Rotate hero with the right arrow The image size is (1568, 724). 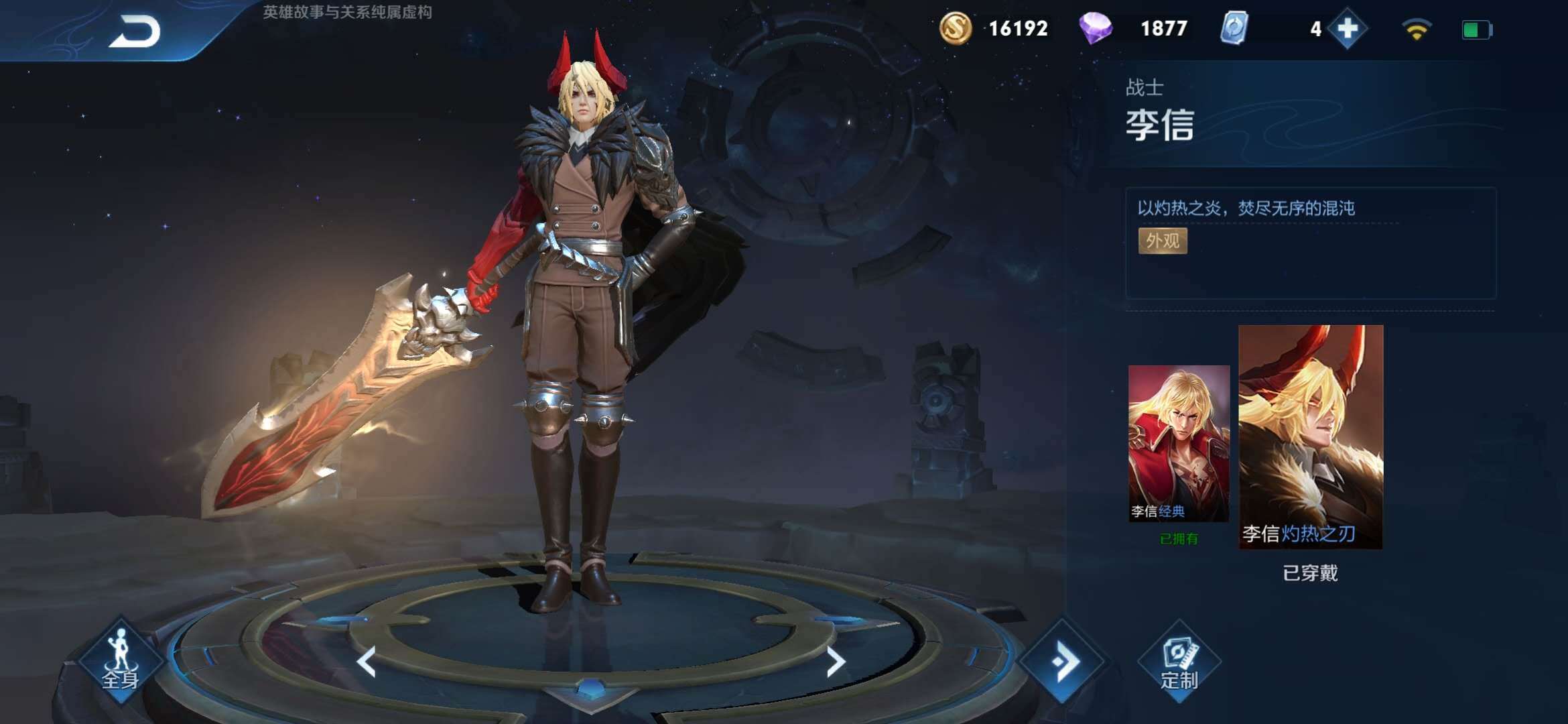[835, 662]
